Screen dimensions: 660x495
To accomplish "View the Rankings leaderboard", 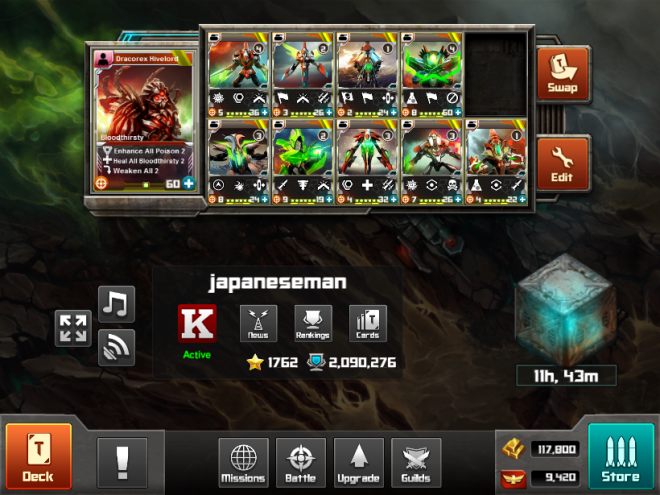I will [x=313, y=323].
